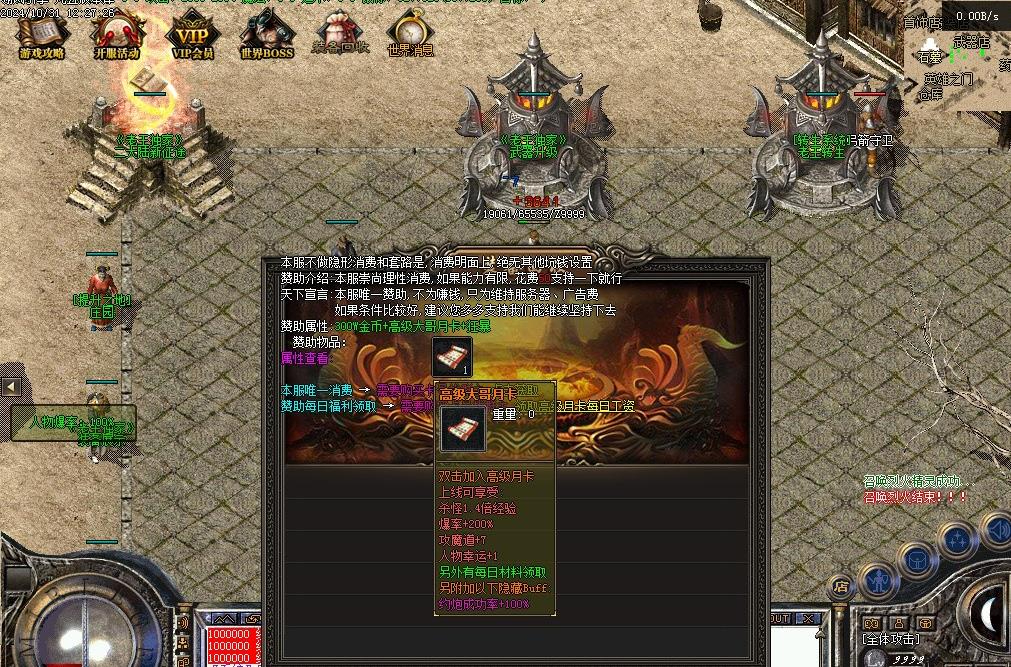Screen dimensions: 1011x667
Task: Open the VIP会员 membership menu
Action: click(x=193, y=36)
